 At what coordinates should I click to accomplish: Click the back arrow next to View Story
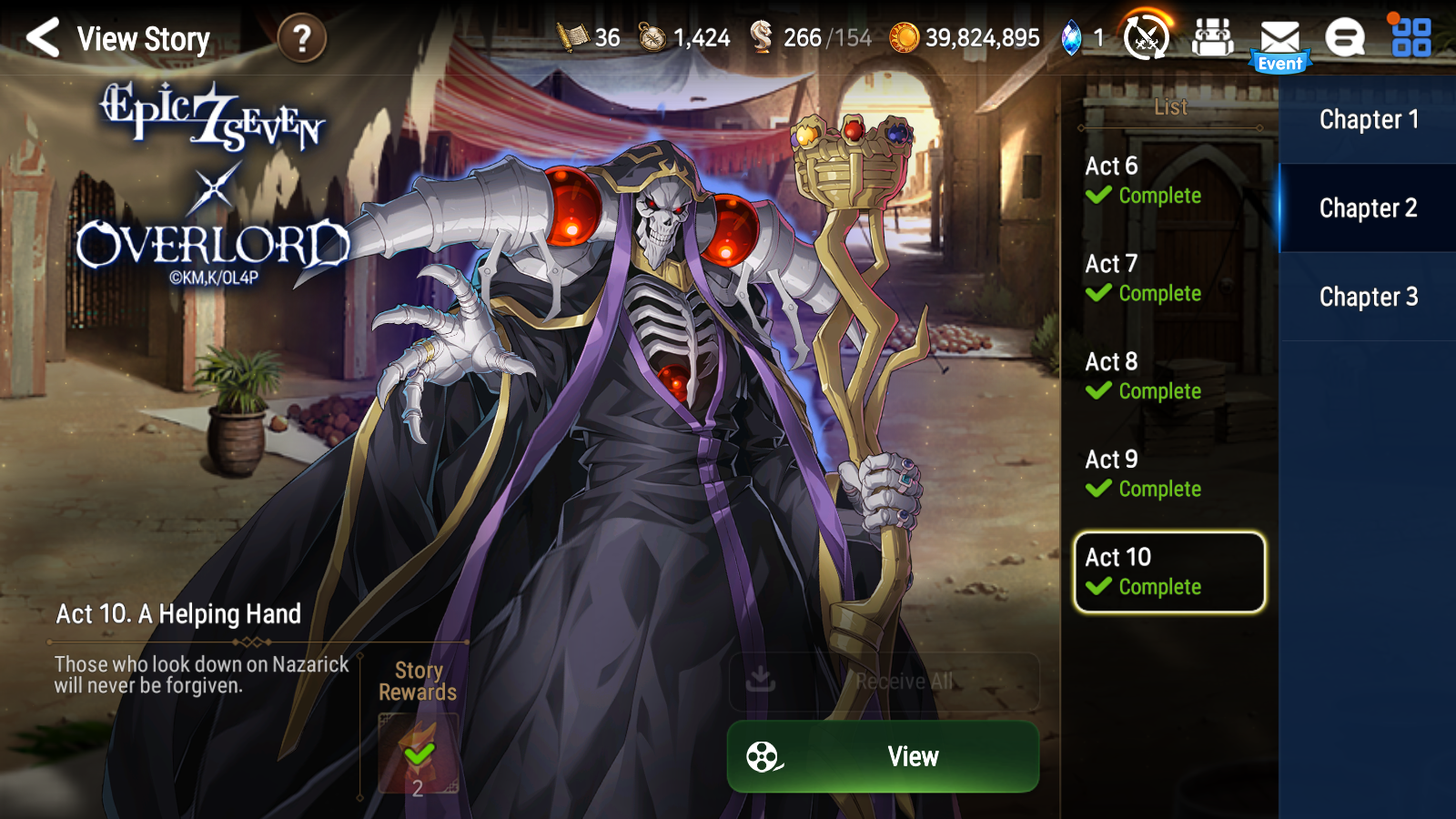(43, 40)
